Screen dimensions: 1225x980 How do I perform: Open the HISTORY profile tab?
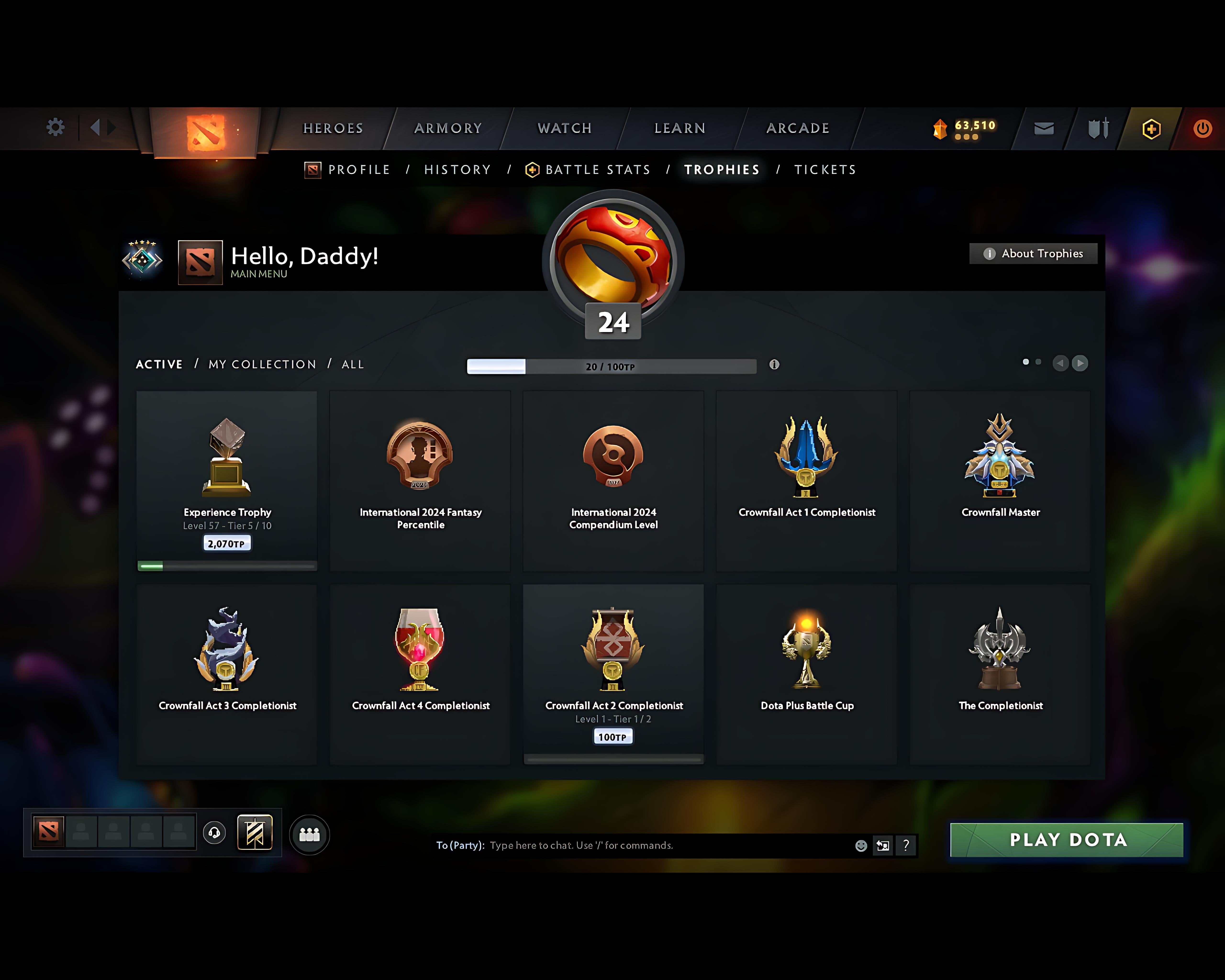(x=457, y=169)
